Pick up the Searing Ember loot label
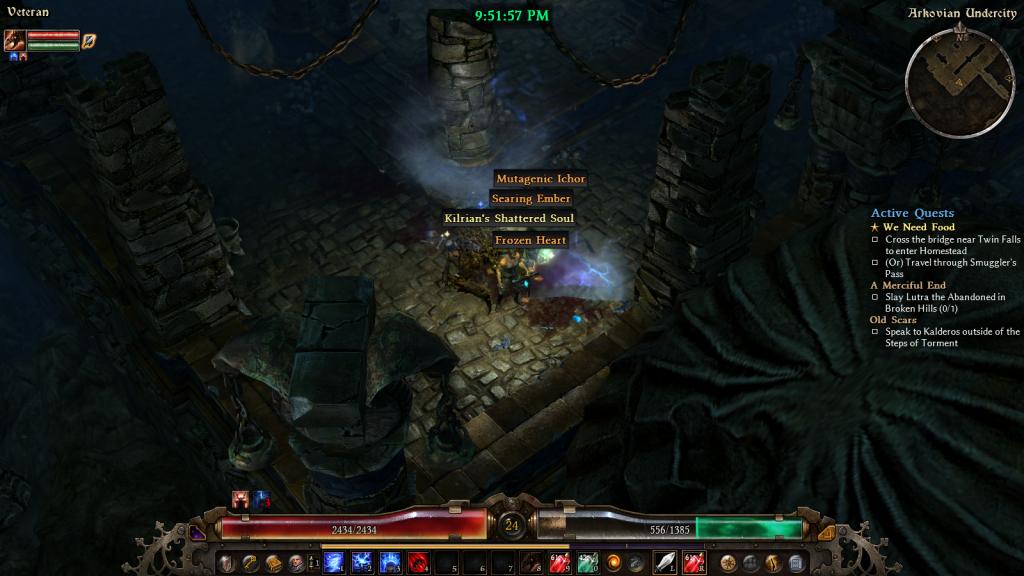This screenshot has height=576, width=1024. (530, 199)
